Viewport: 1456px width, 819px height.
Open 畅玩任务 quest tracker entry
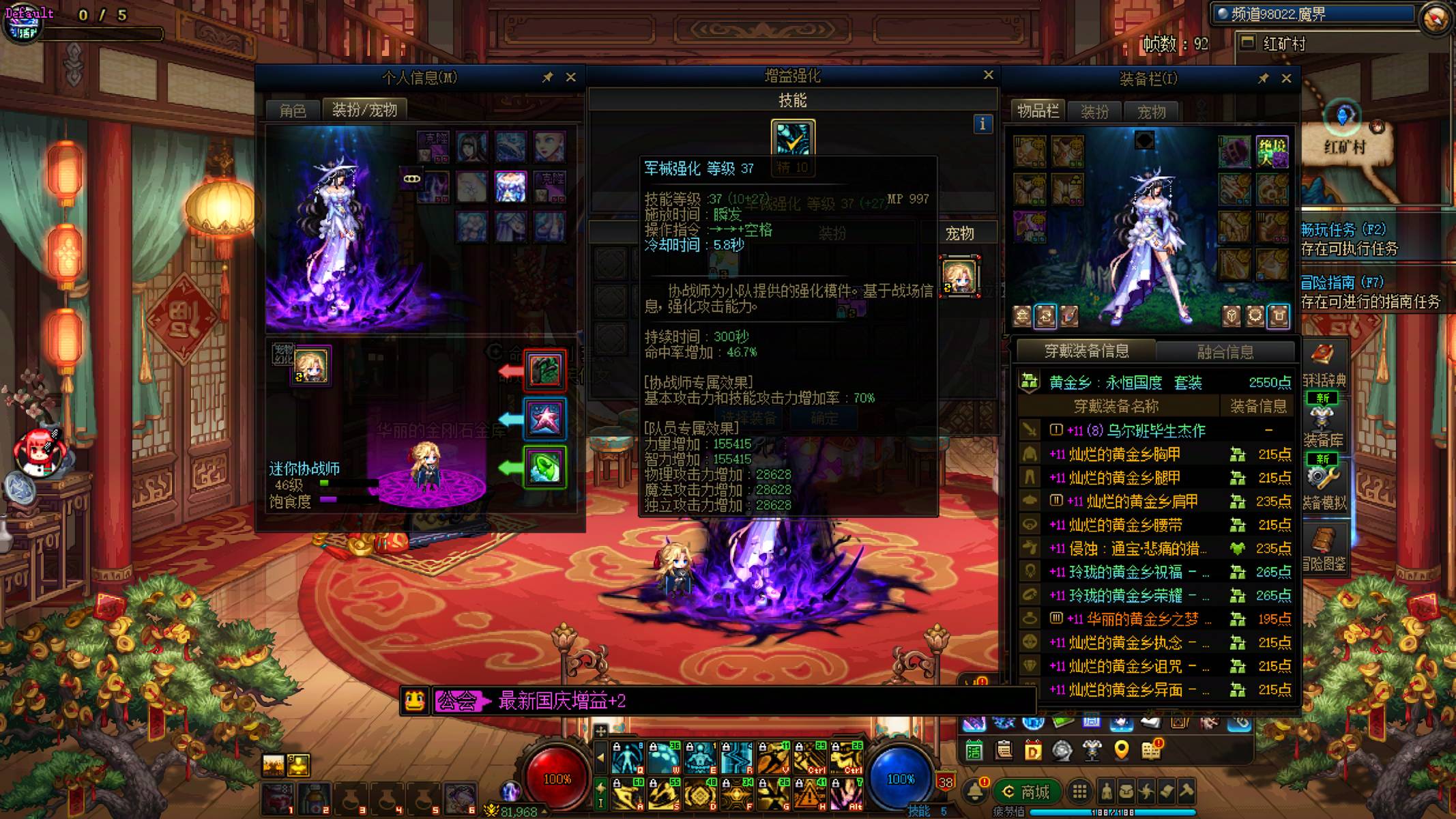[1343, 230]
